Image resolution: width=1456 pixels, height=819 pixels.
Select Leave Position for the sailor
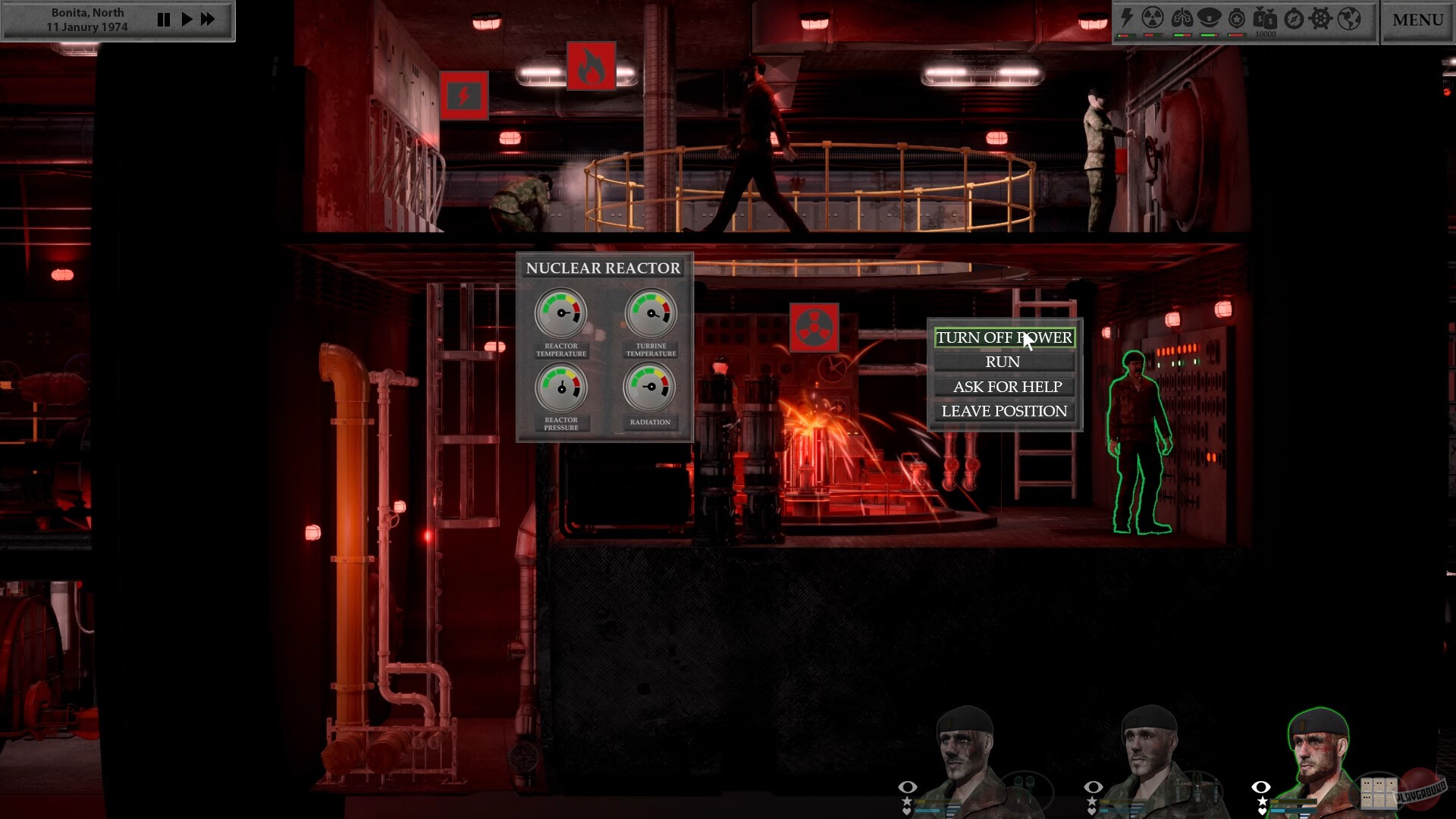pos(1003,410)
